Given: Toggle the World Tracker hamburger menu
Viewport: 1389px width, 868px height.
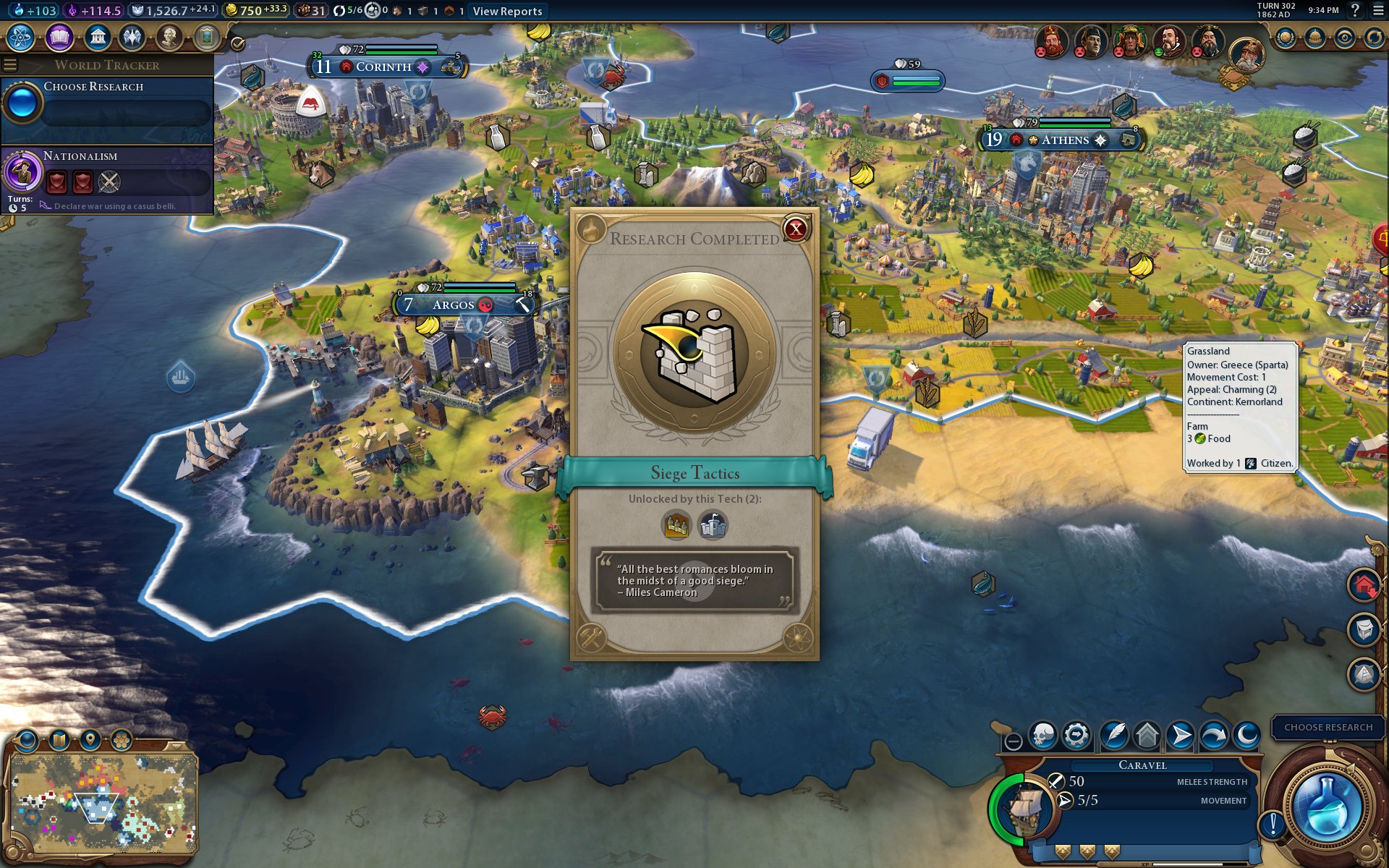Looking at the screenshot, I should 10,65.
